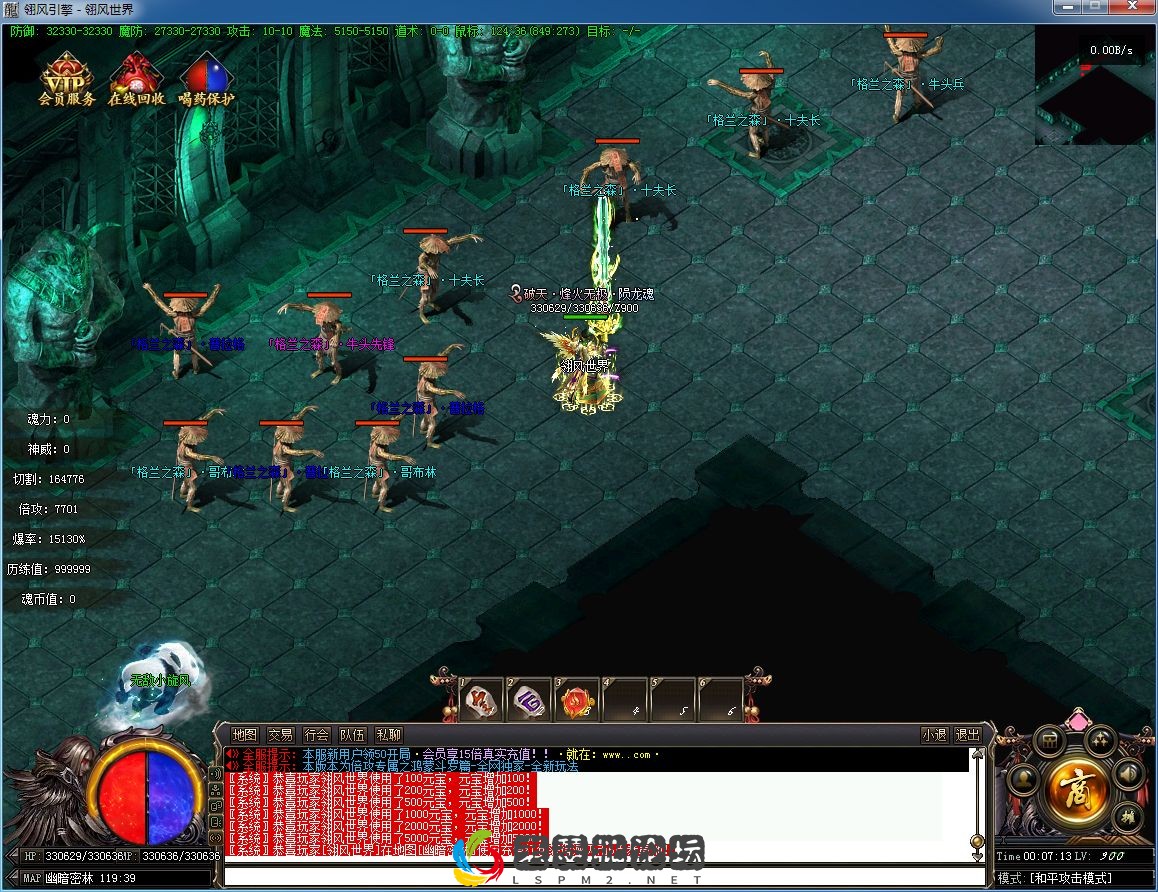Open the 队伍 team button
1158x892 pixels.
pos(352,735)
